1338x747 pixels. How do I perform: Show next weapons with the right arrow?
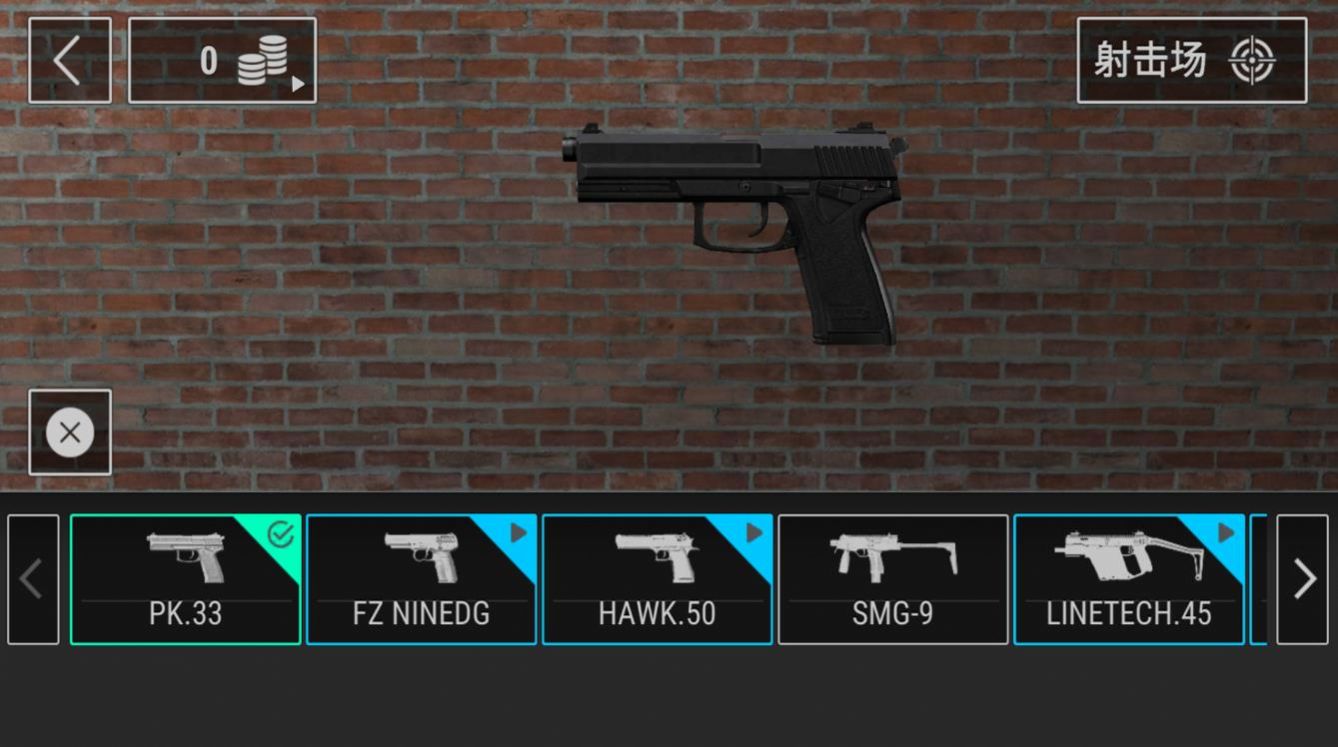(1302, 579)
